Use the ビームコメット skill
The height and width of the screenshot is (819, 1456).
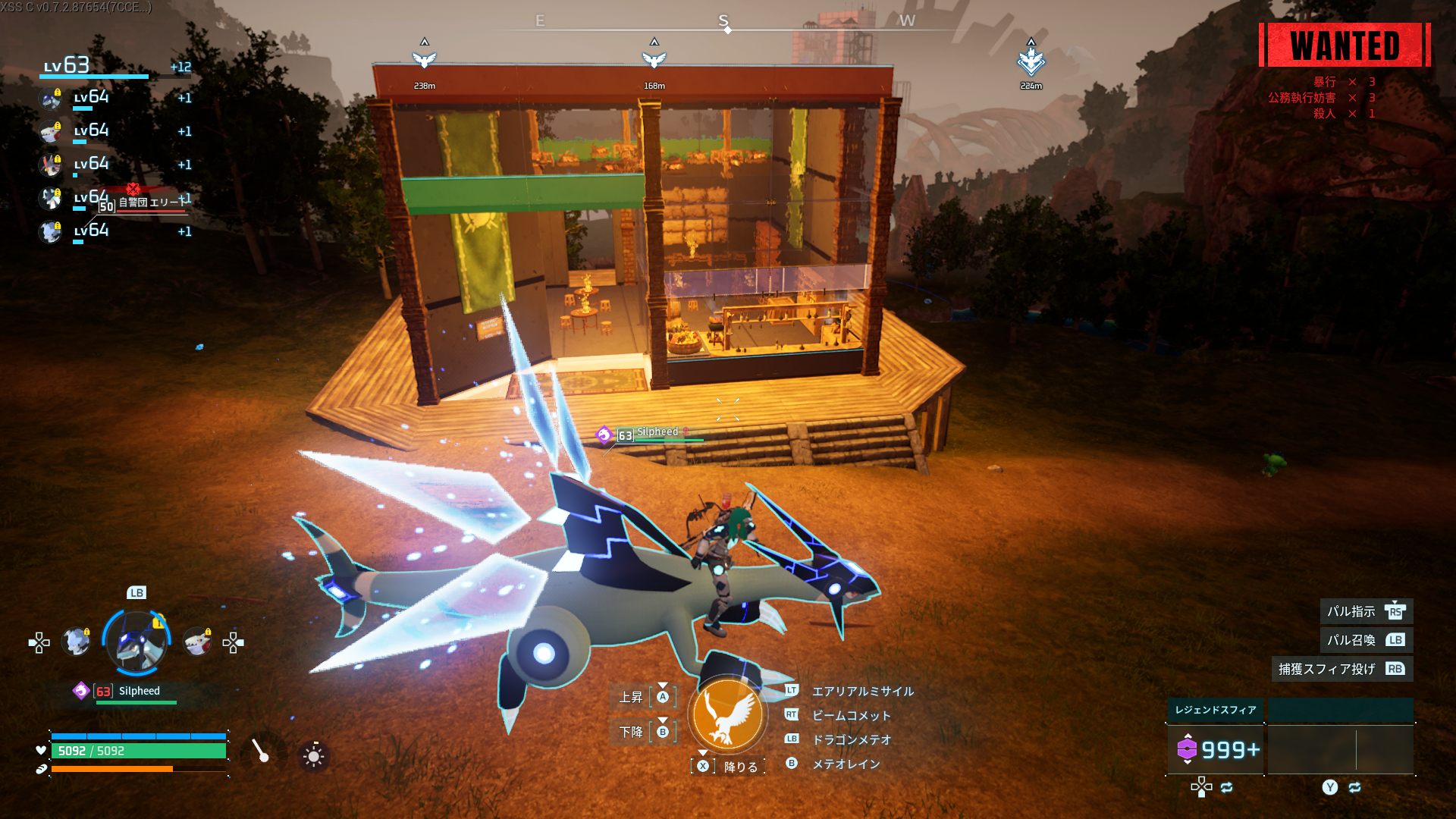pos(851,715)
